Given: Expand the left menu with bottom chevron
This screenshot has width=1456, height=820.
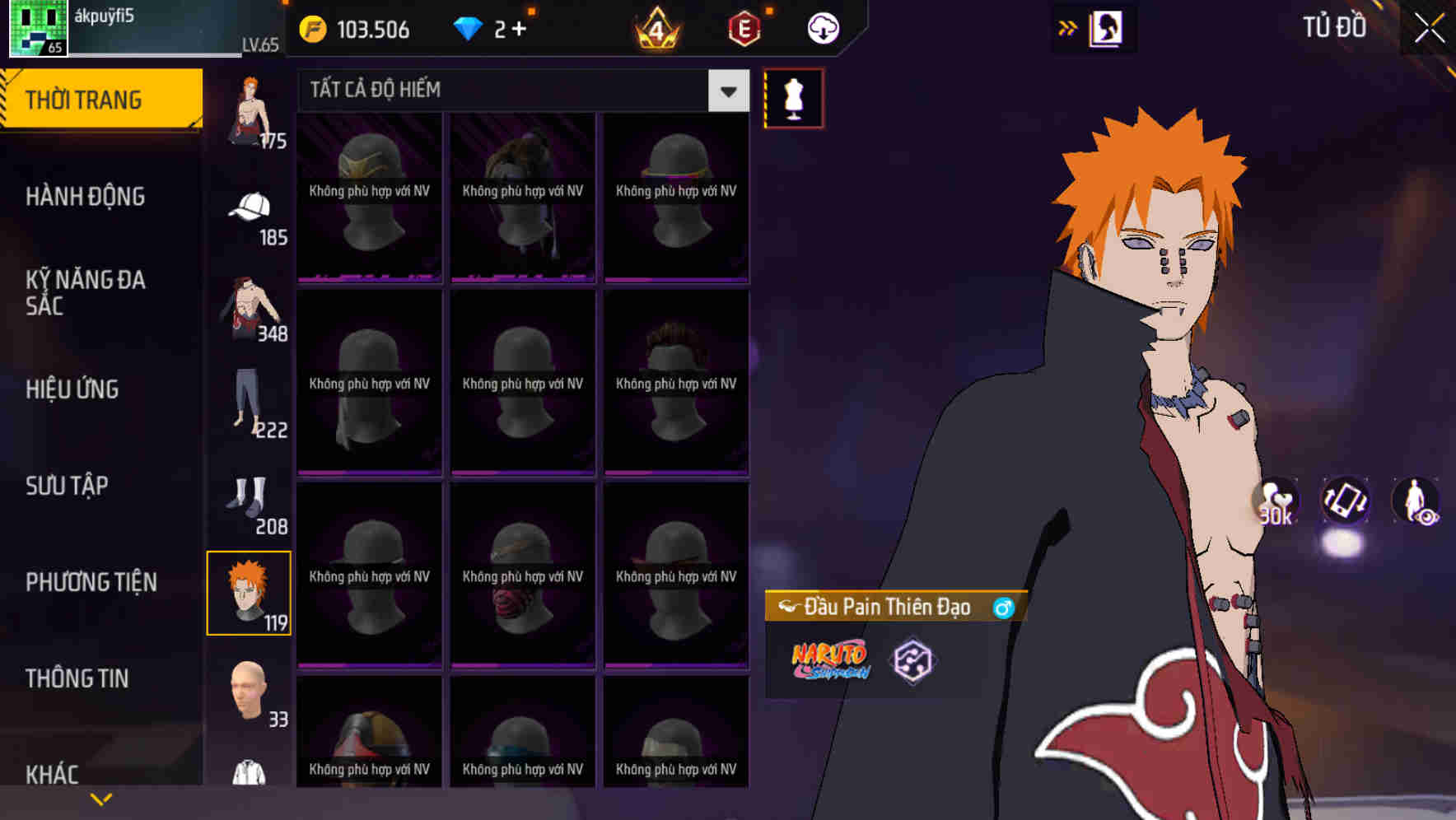Looking at the screenshot, I should pos(101,798).
